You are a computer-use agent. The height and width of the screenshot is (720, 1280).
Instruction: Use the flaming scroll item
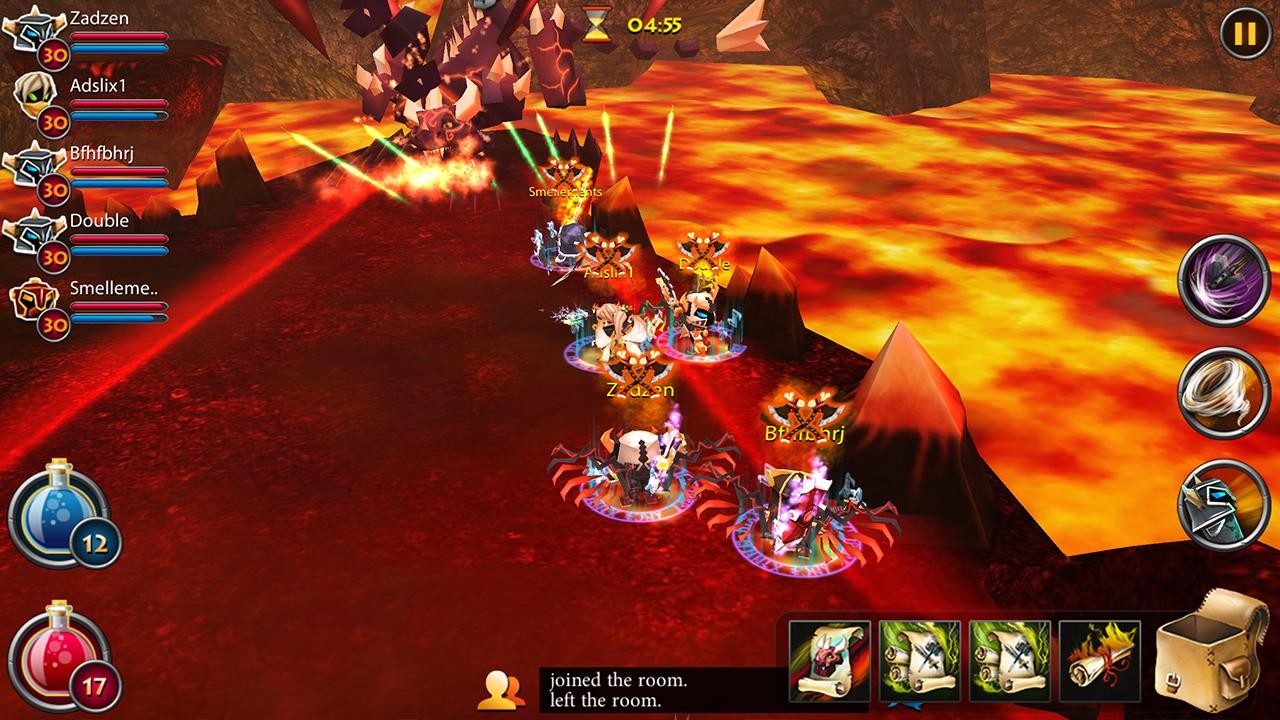click(x=1099, y=660)
